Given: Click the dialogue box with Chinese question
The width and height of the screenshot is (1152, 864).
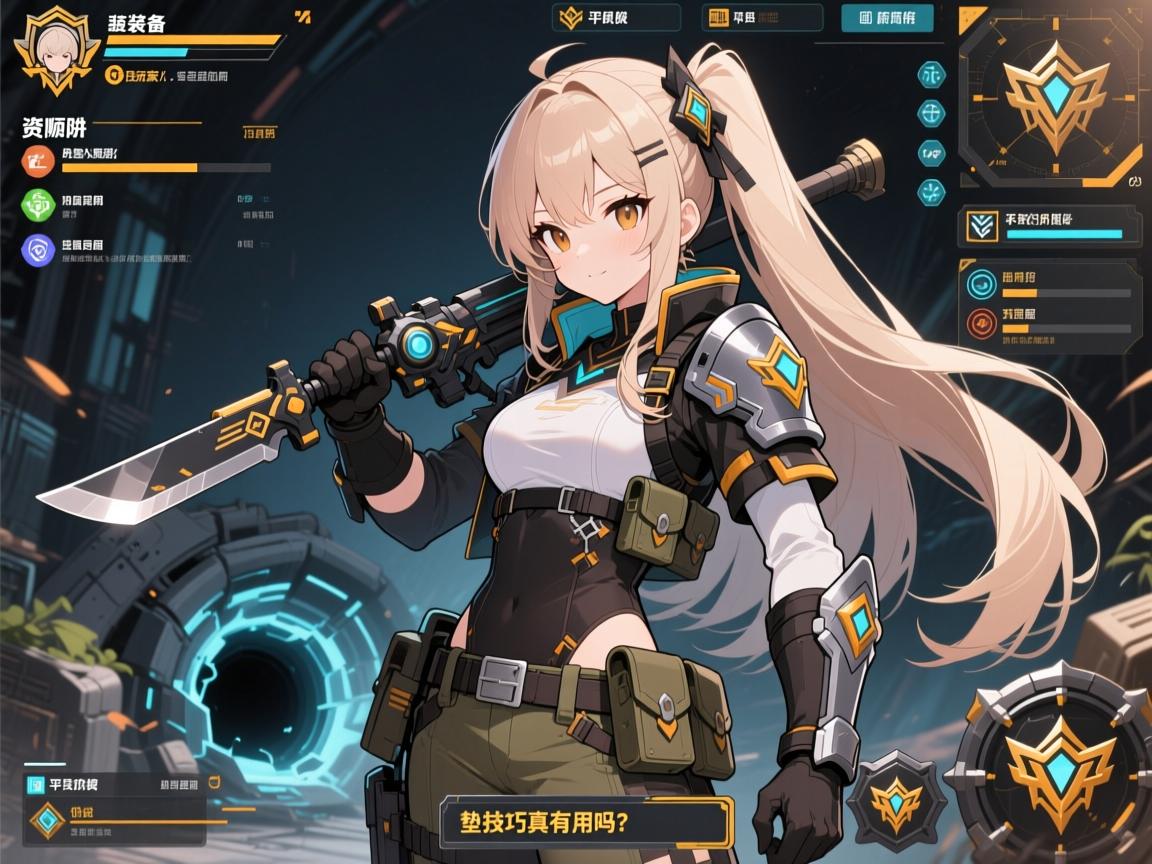Looking at the screenshot, I should (x=587, y=823).
